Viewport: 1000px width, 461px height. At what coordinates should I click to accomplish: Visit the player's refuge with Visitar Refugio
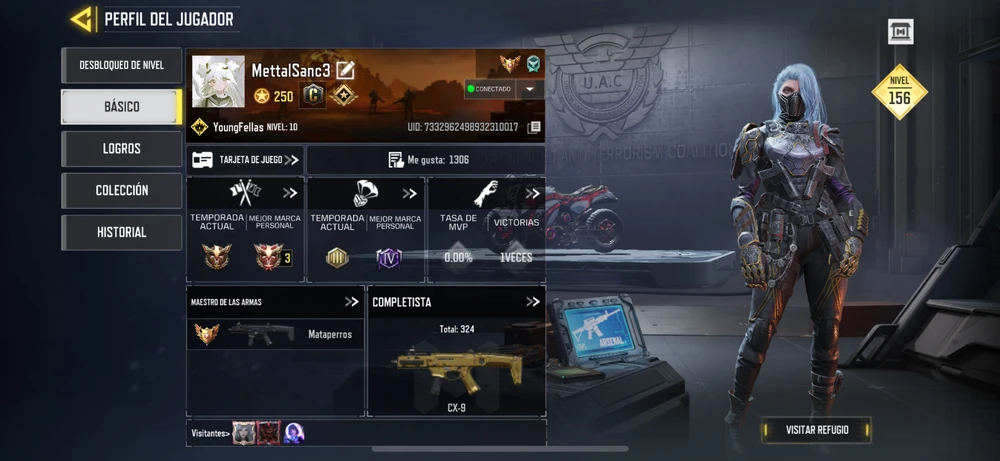[816, 430]
